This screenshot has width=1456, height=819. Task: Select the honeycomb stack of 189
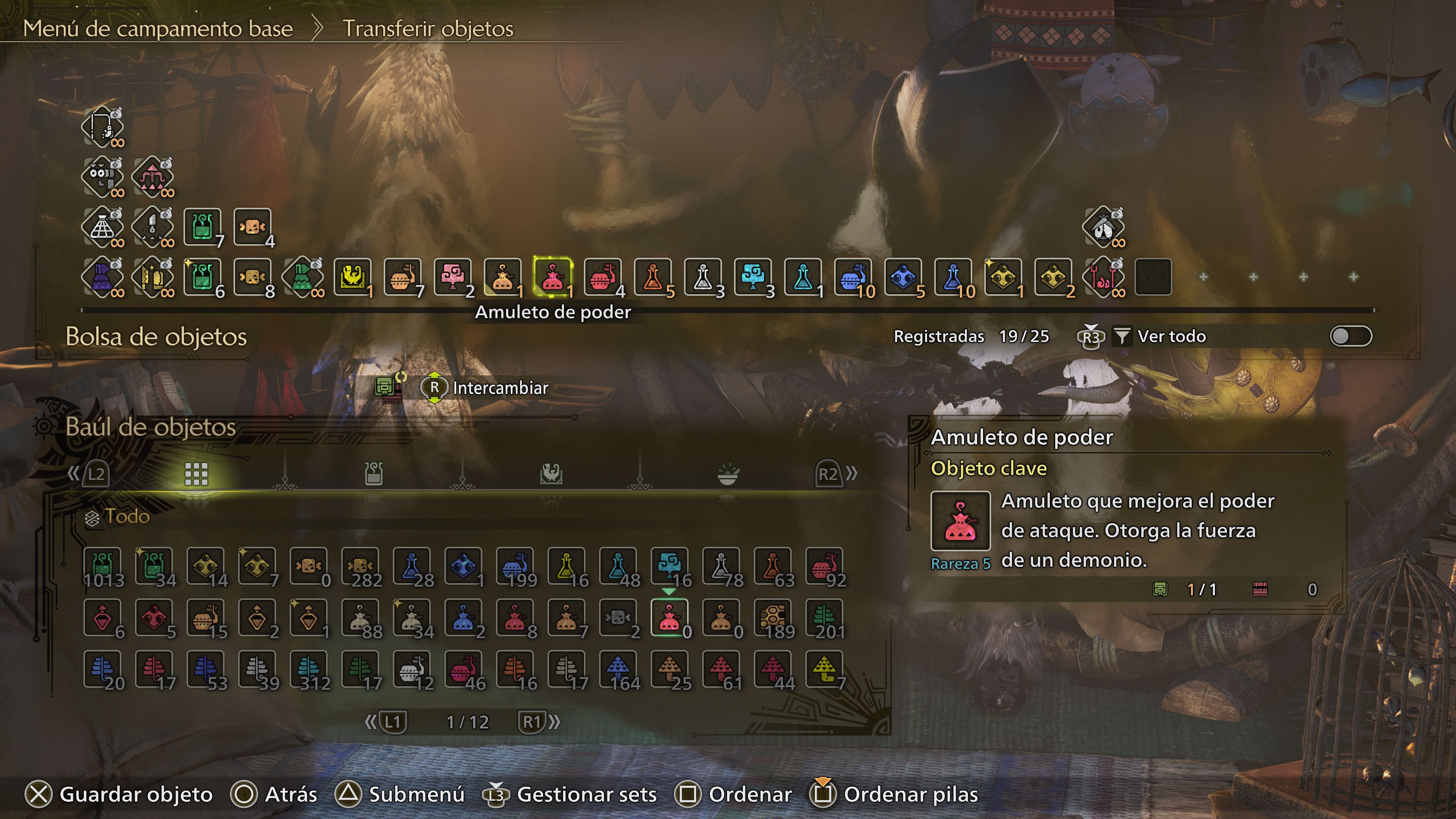click(772, 618)
